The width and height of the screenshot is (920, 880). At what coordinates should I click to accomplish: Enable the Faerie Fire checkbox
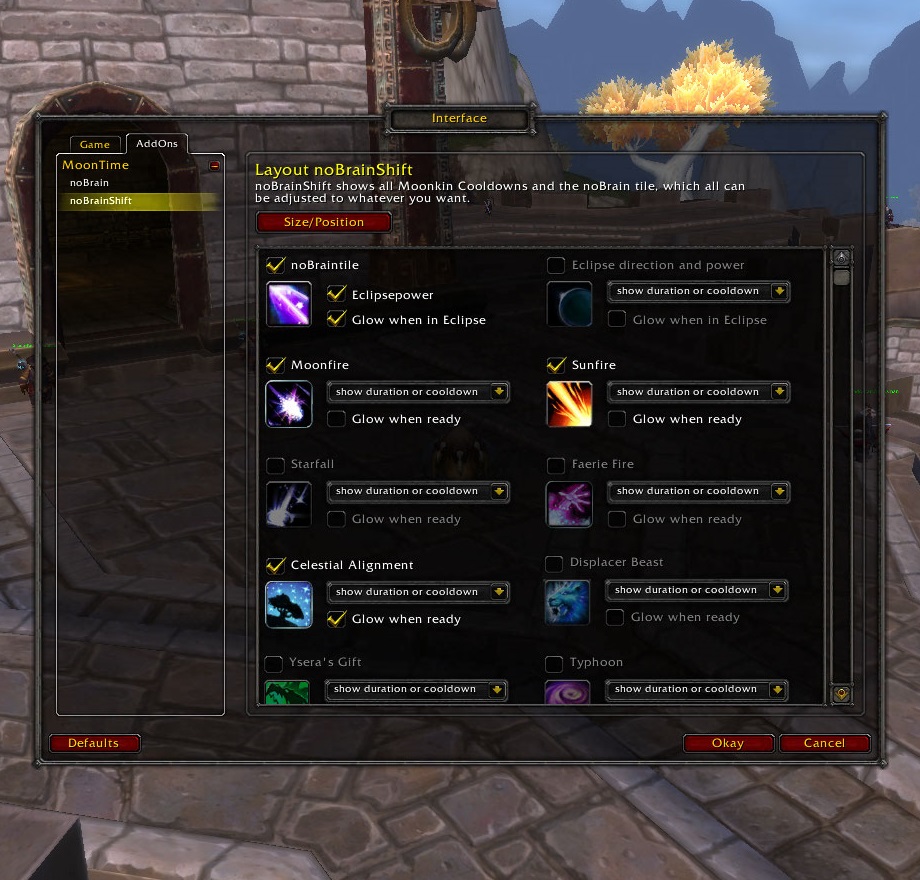tap(556, 465)
